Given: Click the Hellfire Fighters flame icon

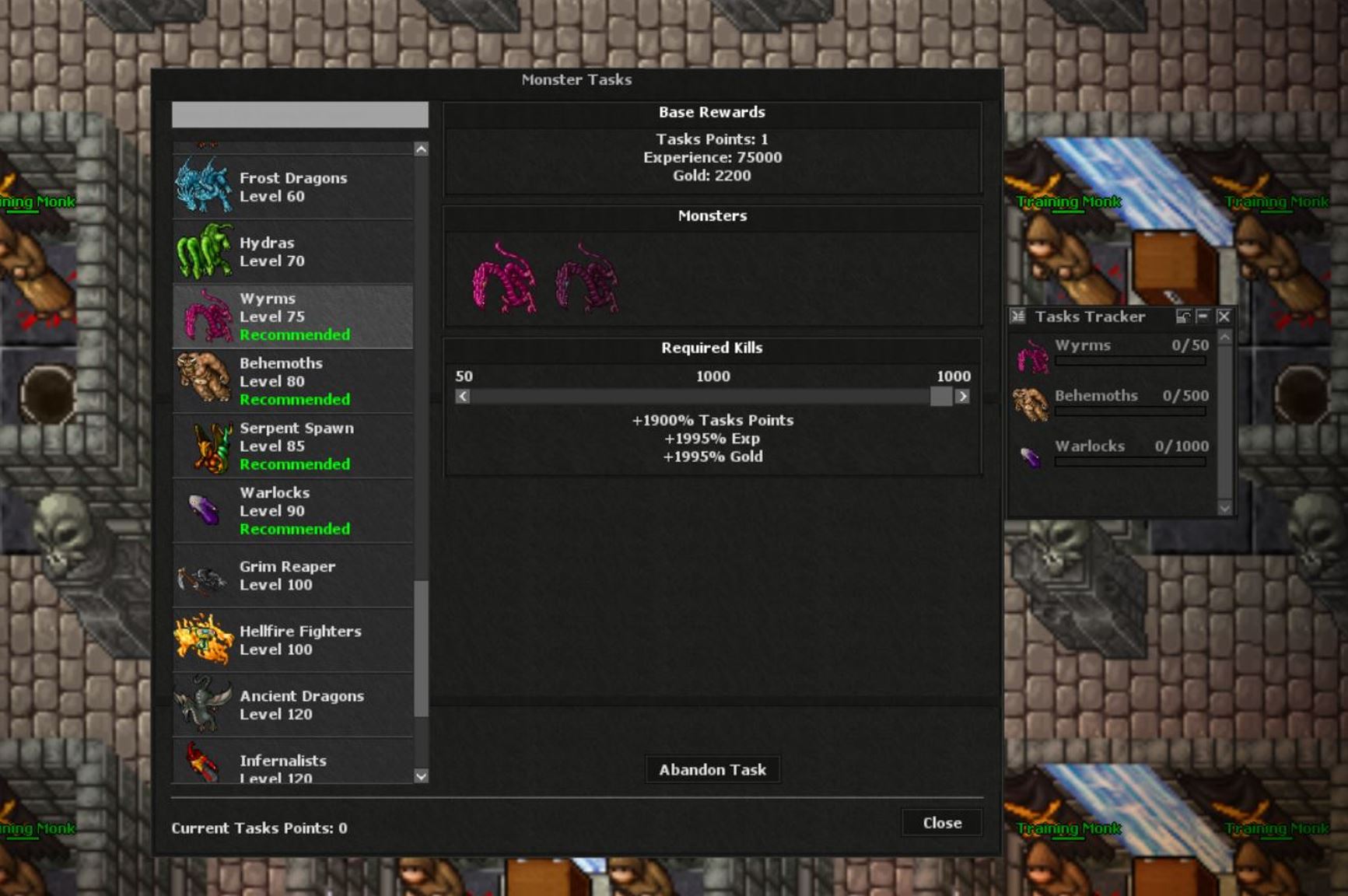Looking at the screenshot, I should (x=202, y=639).
